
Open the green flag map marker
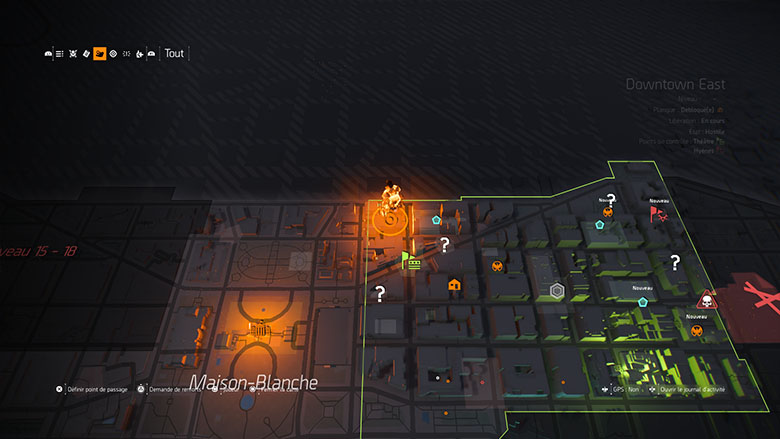406,260
